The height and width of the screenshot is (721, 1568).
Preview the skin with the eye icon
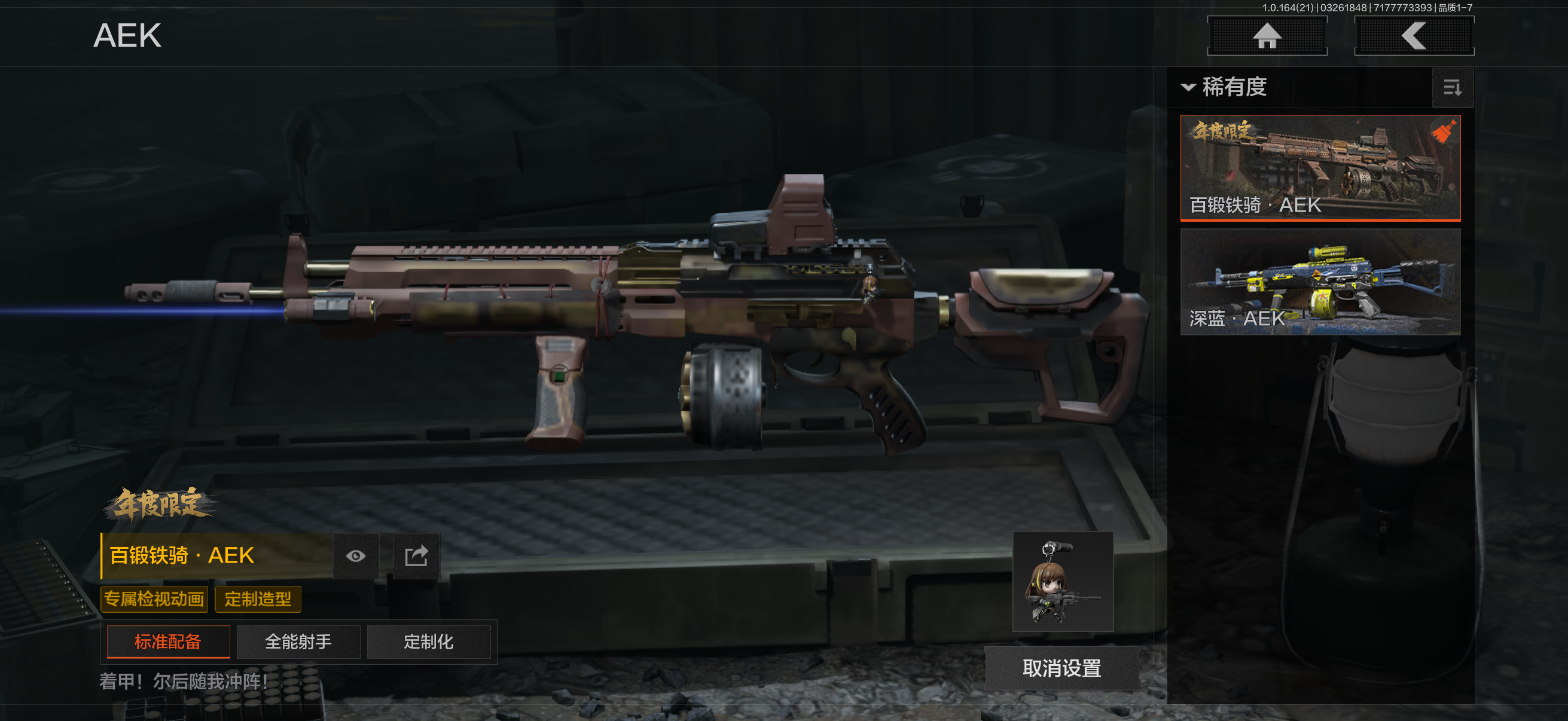point(356,555)
